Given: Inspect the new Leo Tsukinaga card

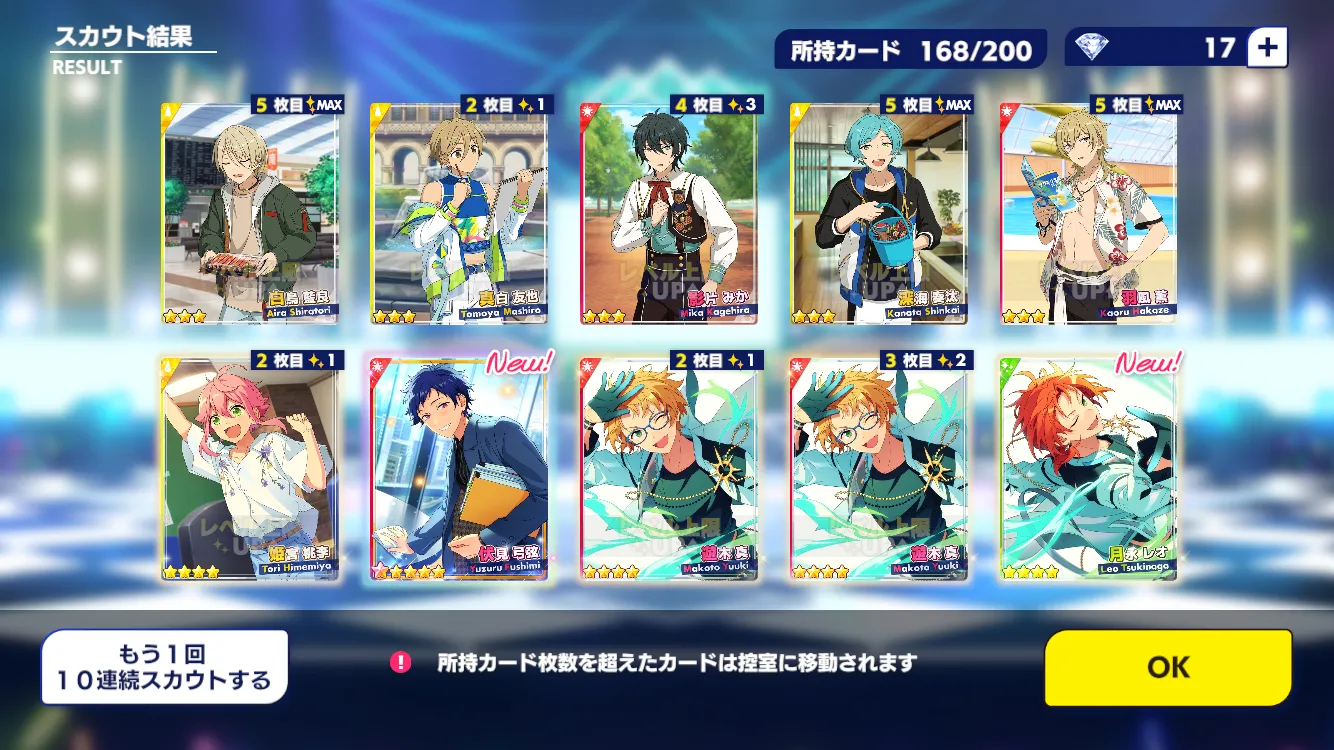Looking at the screenshot, I should 1088,467.
